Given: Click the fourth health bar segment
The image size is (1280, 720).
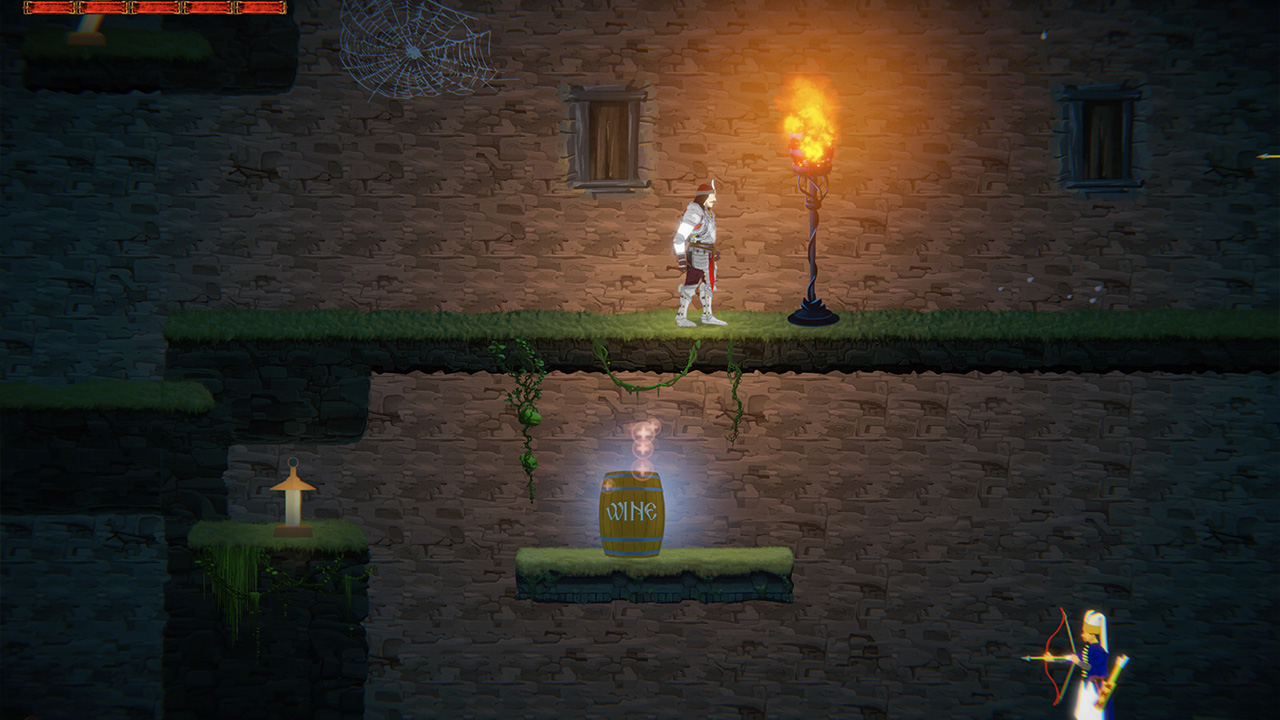Looking at the screenshot, I should (x=207, y=8).
